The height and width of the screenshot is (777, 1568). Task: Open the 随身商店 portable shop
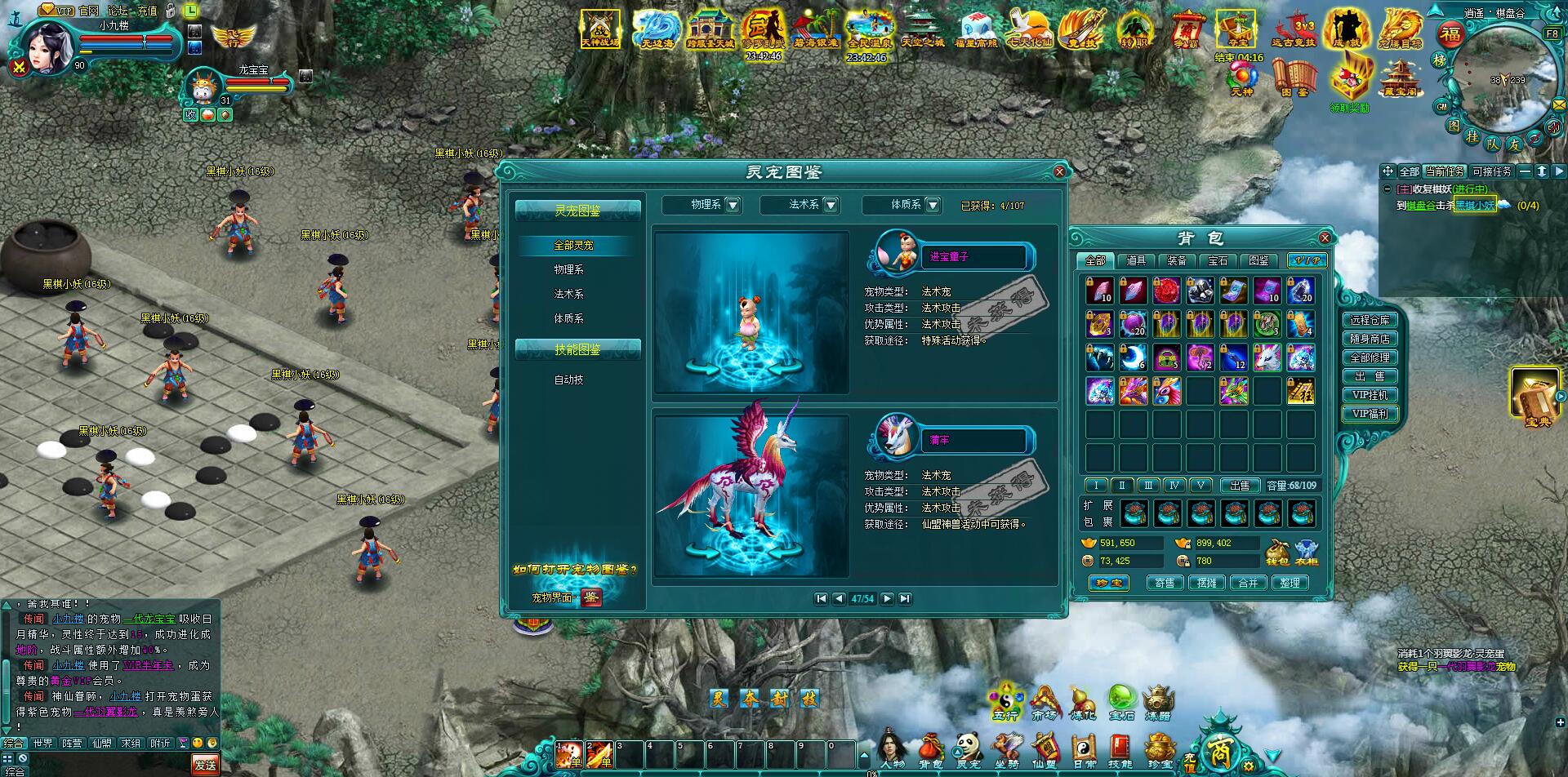point(1370,339)
